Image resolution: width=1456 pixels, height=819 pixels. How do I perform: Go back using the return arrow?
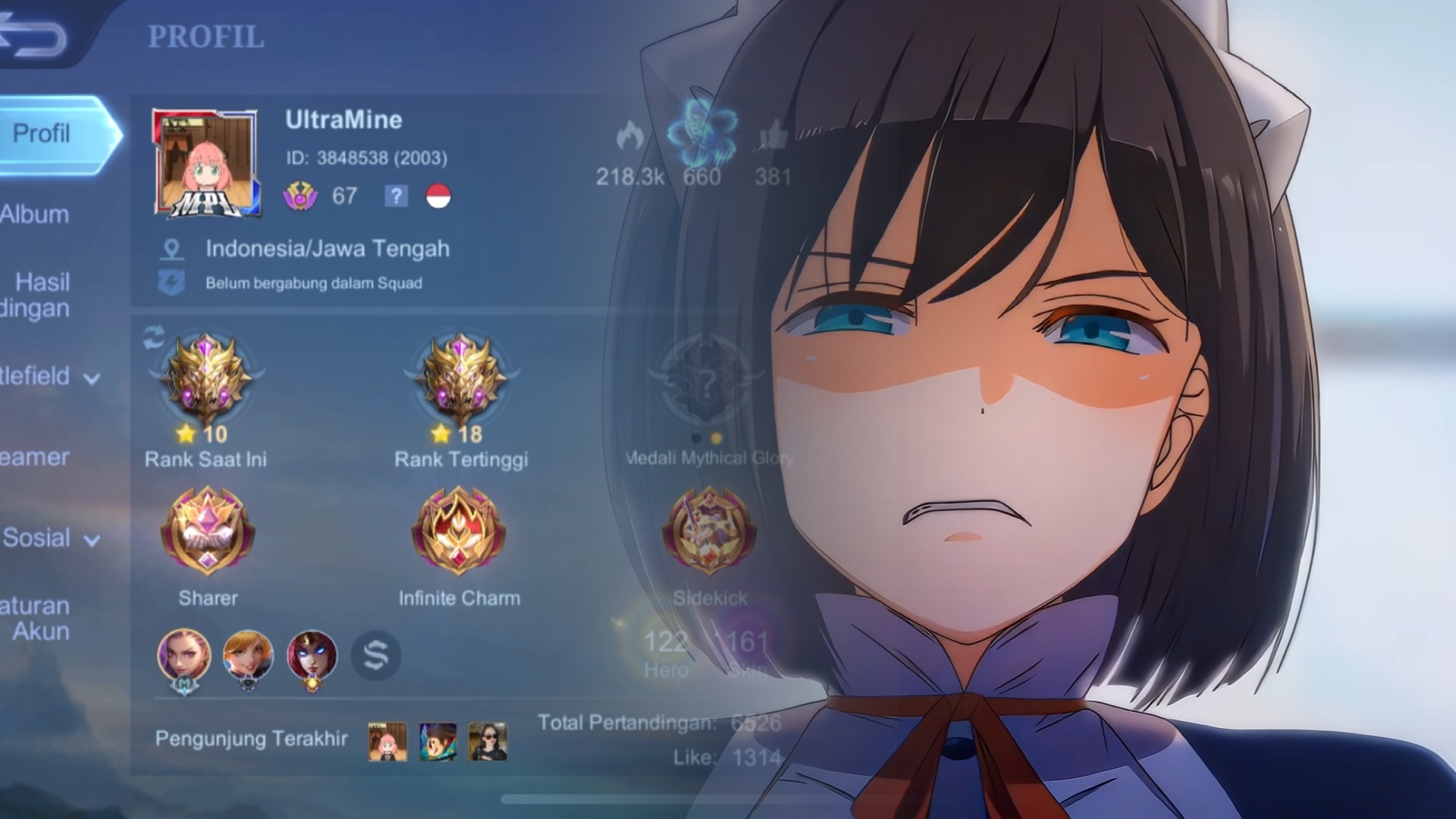[x=34, y=36]
